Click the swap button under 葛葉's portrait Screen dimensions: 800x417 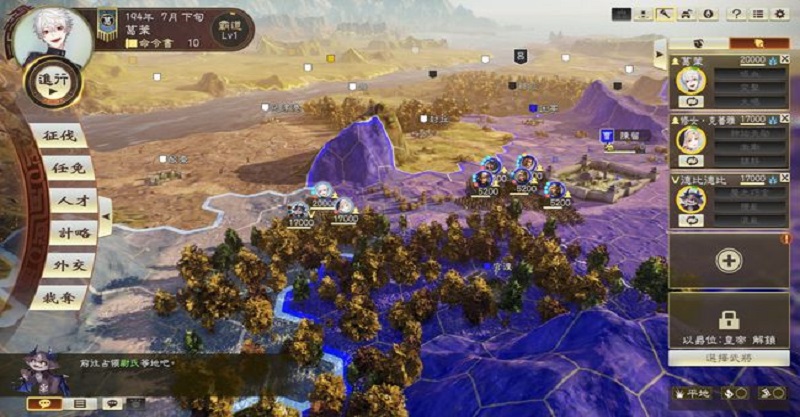click(x=689, y=103)
